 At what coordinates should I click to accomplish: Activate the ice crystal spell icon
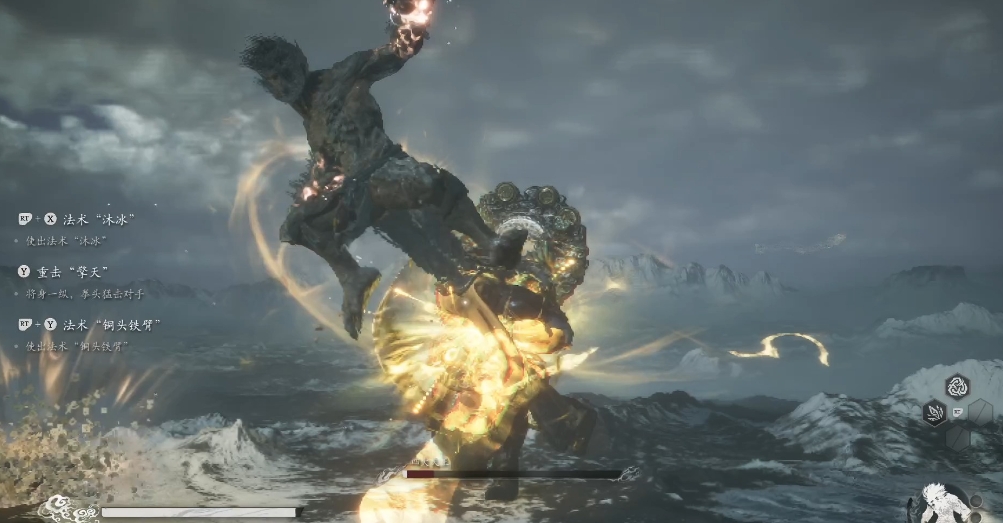click(934, 412)
